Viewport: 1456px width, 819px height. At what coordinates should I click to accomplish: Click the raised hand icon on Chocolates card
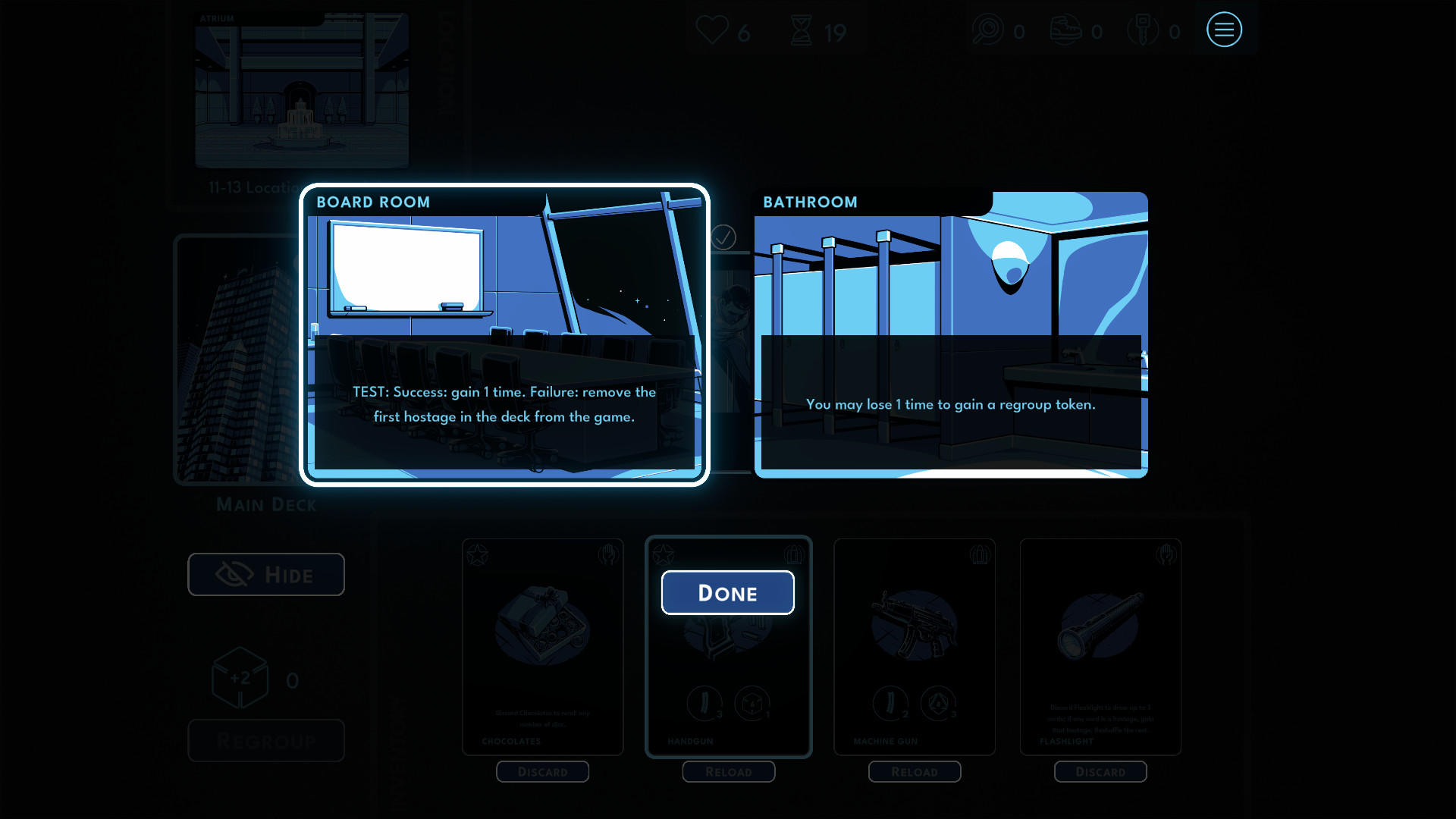609,554
